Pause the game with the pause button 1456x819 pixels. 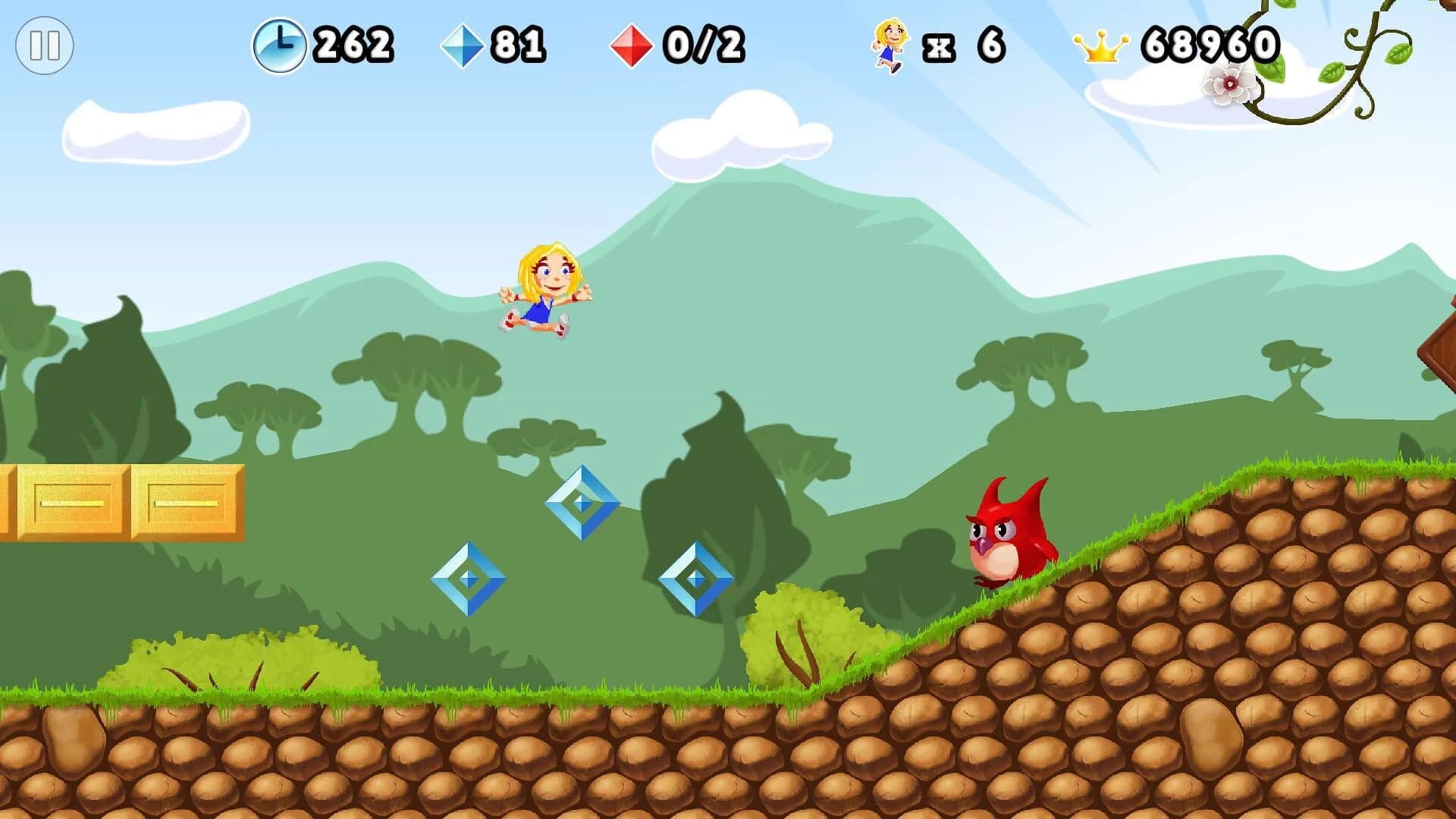[43, 47]
